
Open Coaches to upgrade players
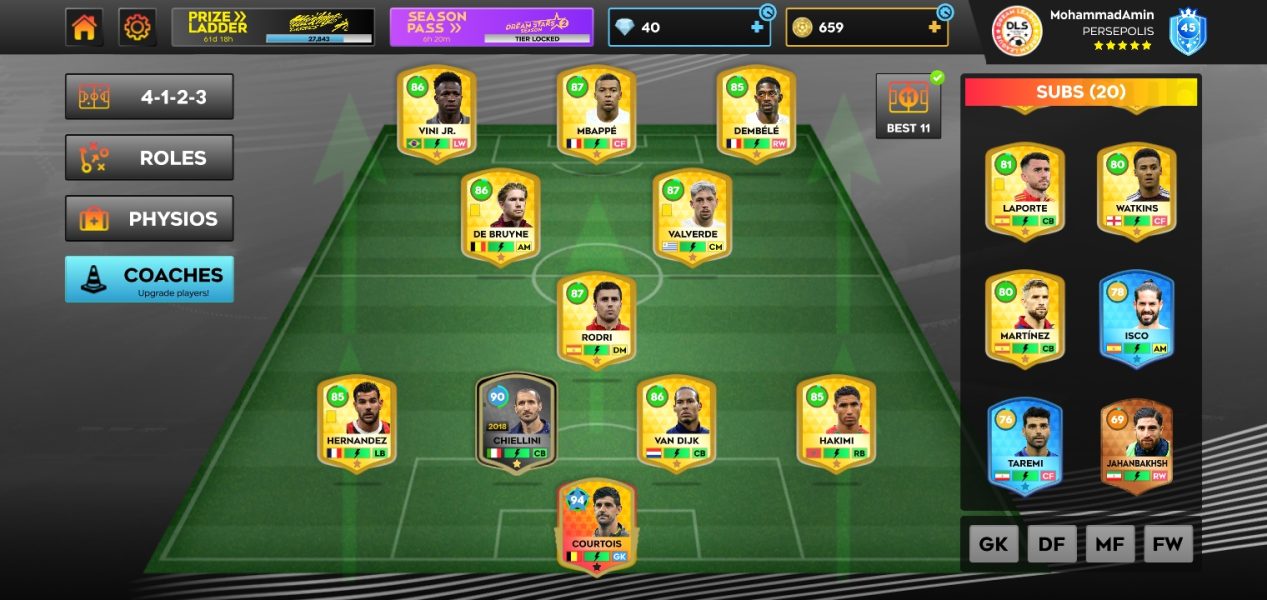click(x=149, y=279)
